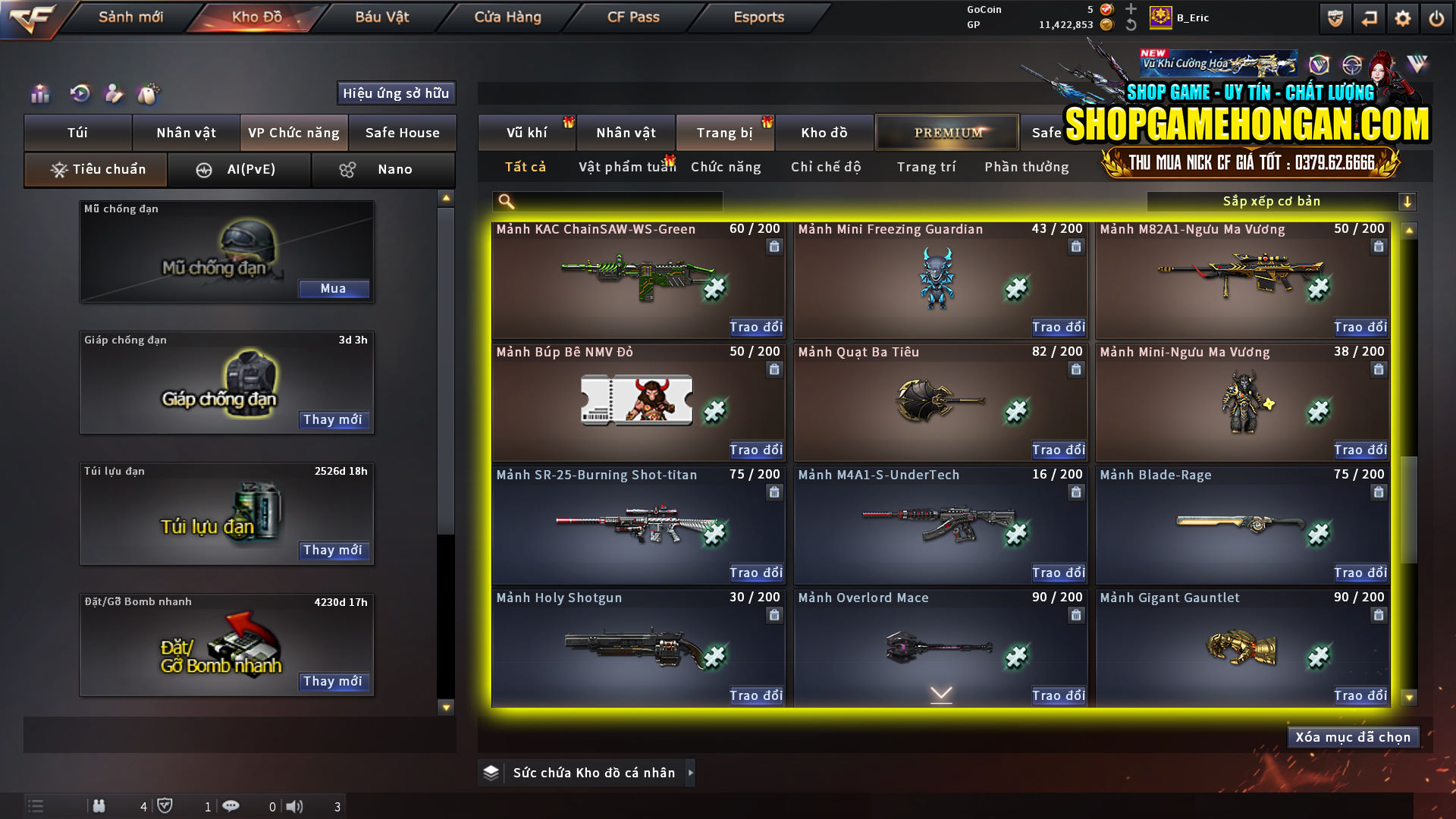Click trash icon on Mảnh Holy Shotgun card

[x=774, y=615]
